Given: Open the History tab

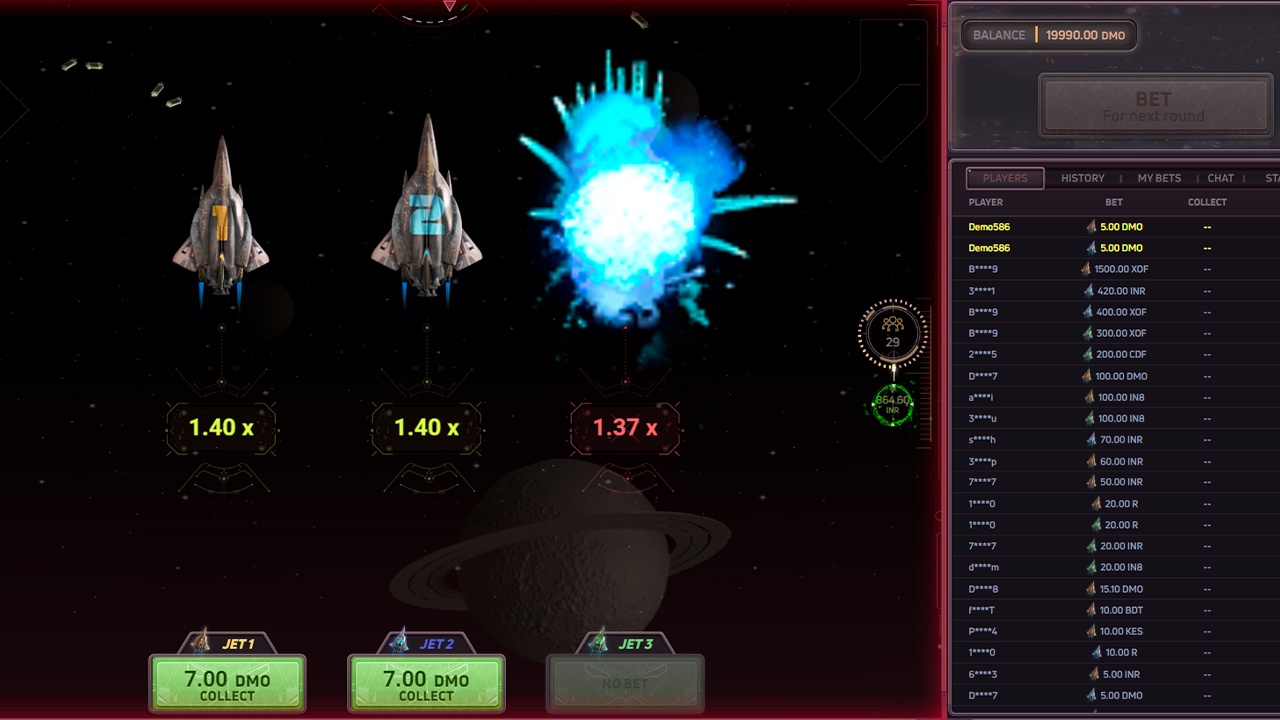Looking at the screenshot, I should coord(1082,178).
